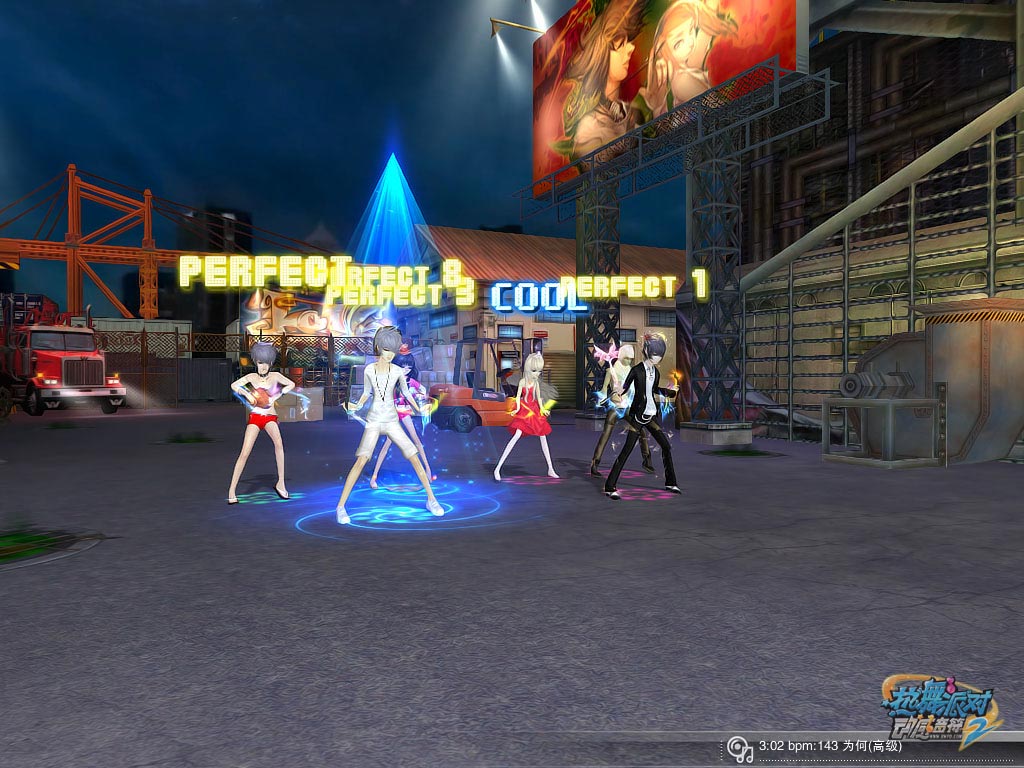Click the music disc icon beside the song info
Viewport: 1024px width, 768px height.
point(739,747)
